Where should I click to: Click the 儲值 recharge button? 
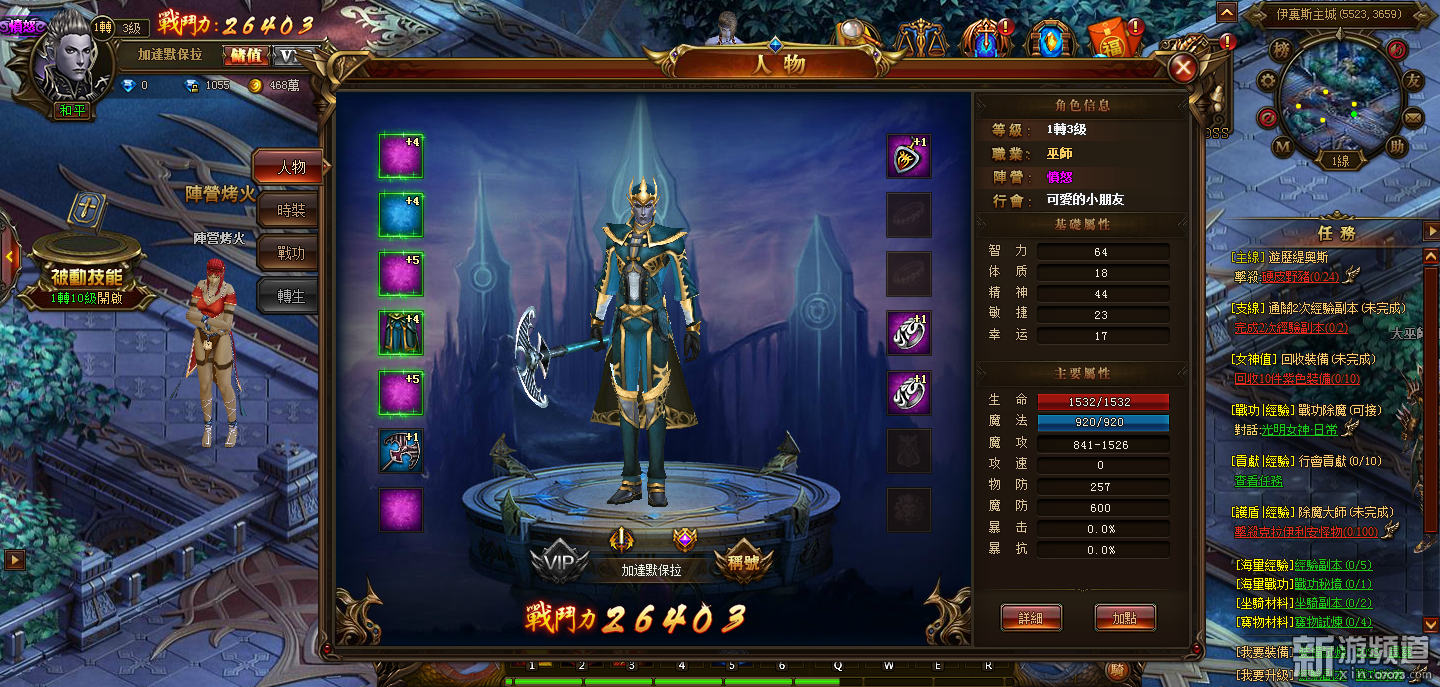click(x=245, y=55)
